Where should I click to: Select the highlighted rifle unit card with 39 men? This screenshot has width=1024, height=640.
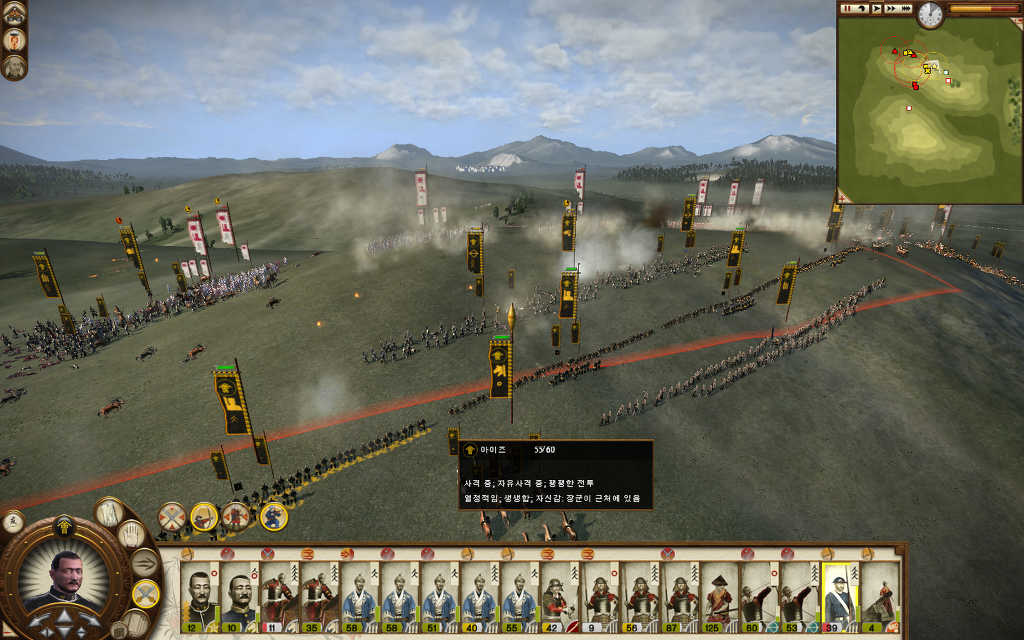840,597
